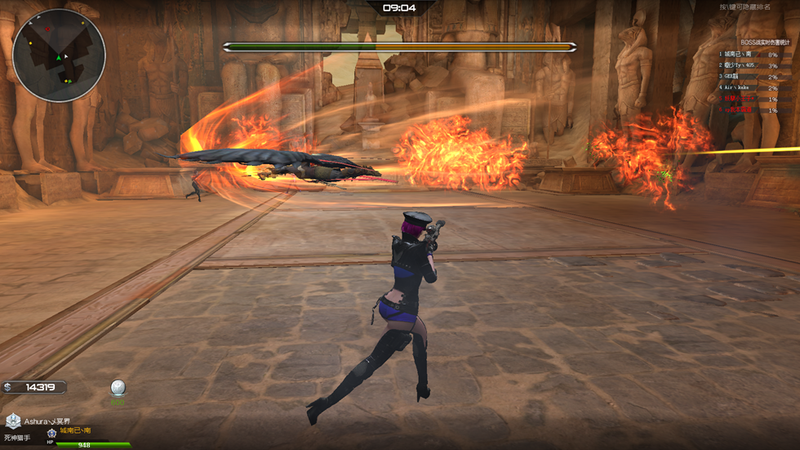Click the Ashura player rank badge
The width and height of the screenshot is (800, 450).
click(13, 422)
